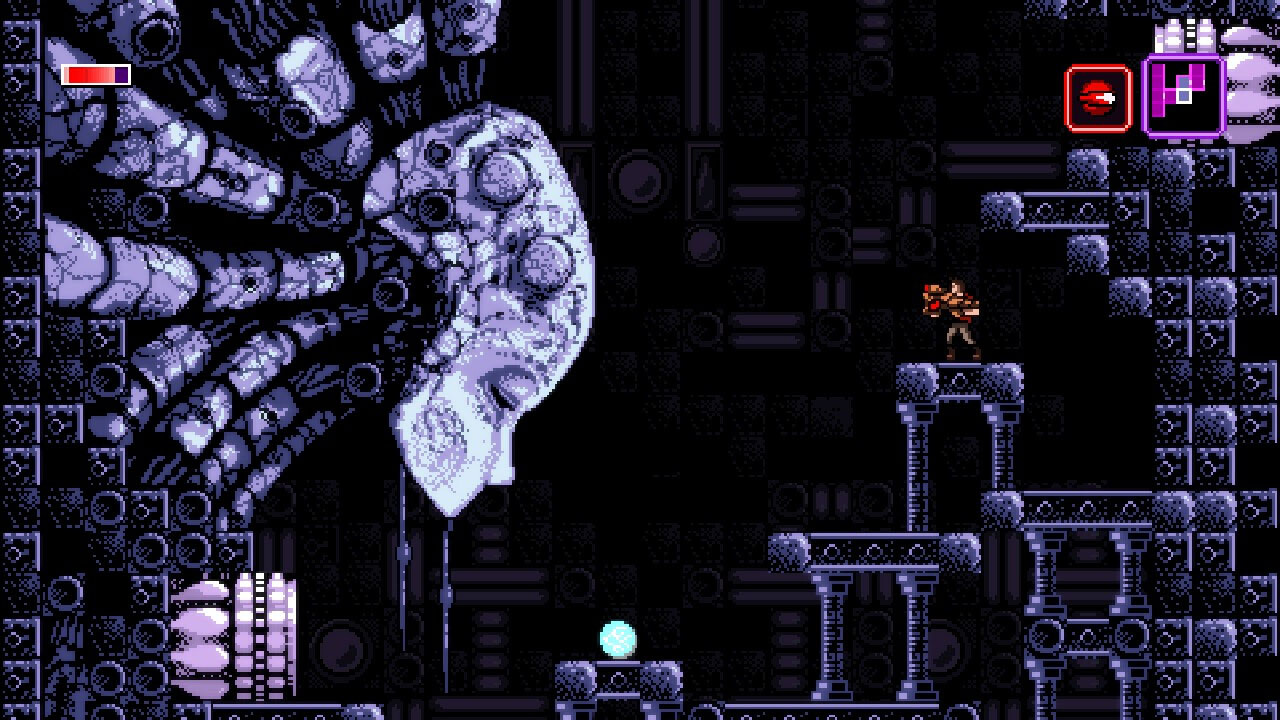Click the red portion of the health bar

pyautogui.click(x=90, y=74)
